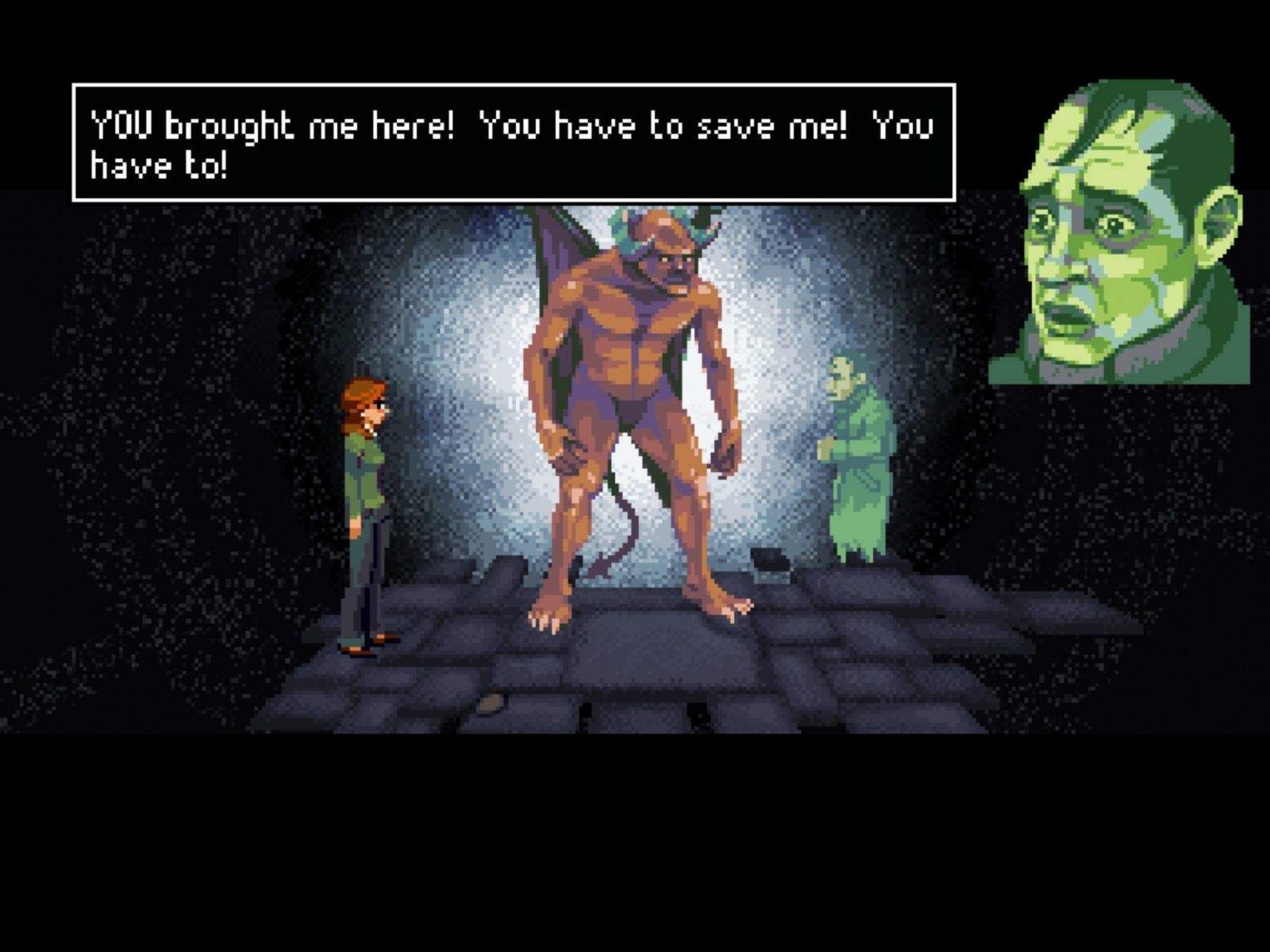Click the dialogue text box to continue
1270x952 pixels.
tap(514, 143)
